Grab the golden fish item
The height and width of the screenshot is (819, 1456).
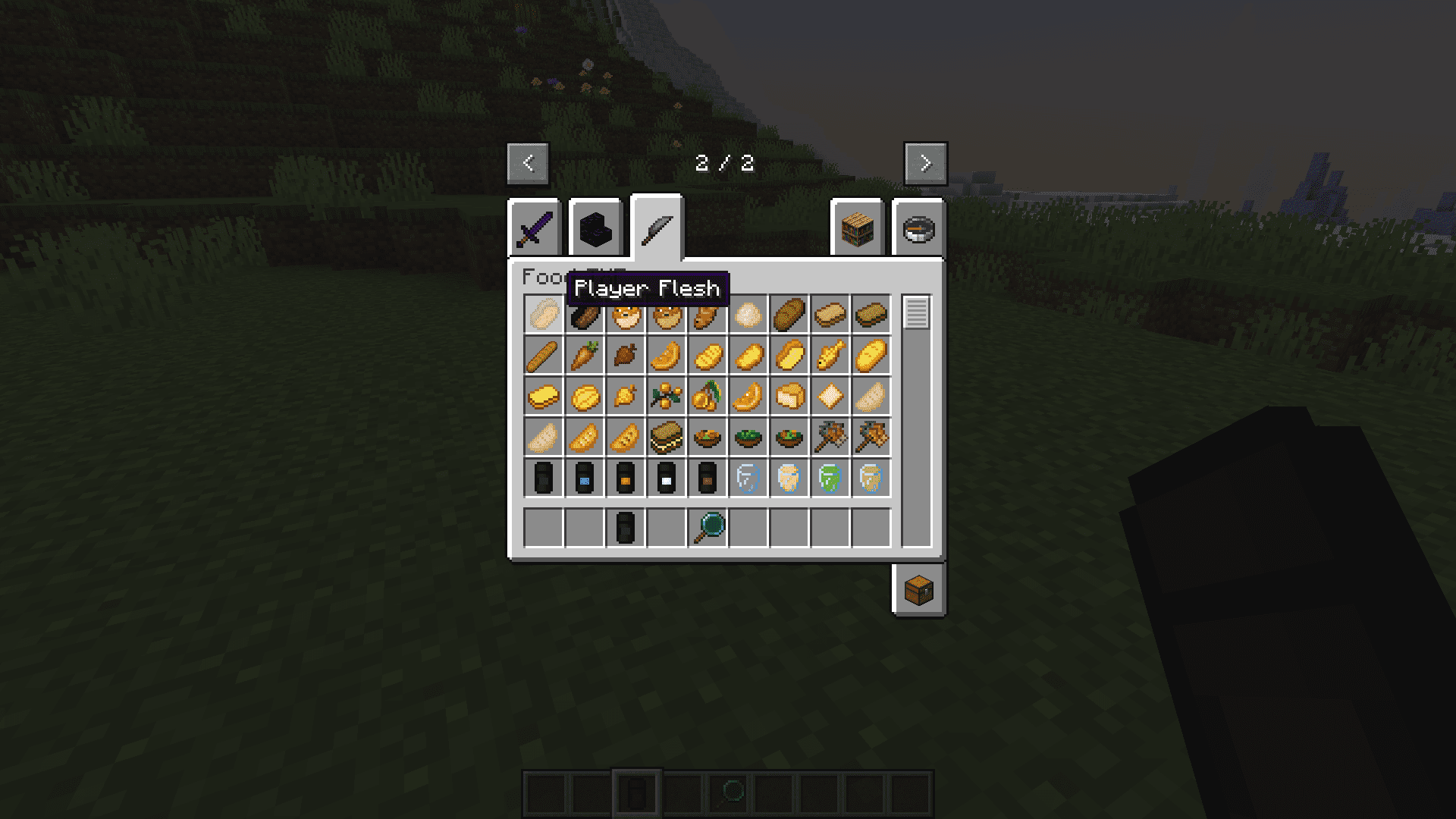coord(830,356)
